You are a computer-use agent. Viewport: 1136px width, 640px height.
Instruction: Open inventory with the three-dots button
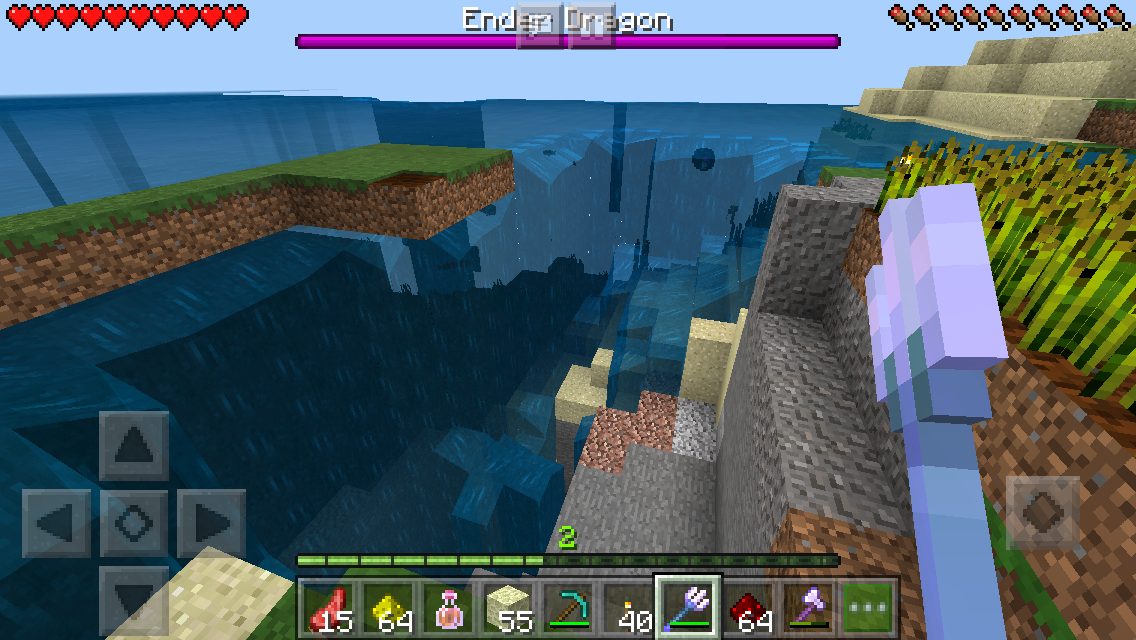click(x=867, y=607)
